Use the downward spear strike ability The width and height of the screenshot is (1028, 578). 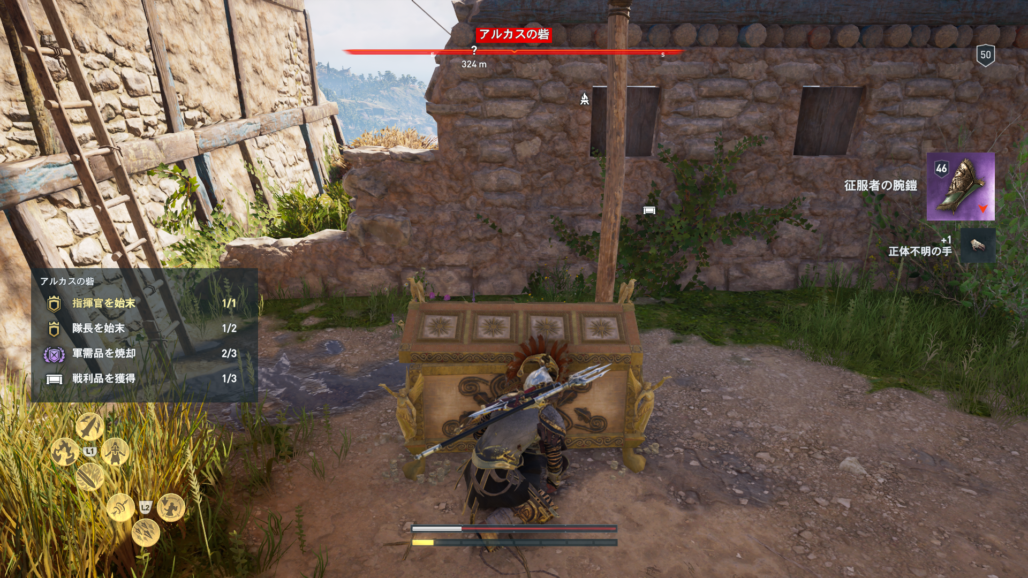click(90, 426)
